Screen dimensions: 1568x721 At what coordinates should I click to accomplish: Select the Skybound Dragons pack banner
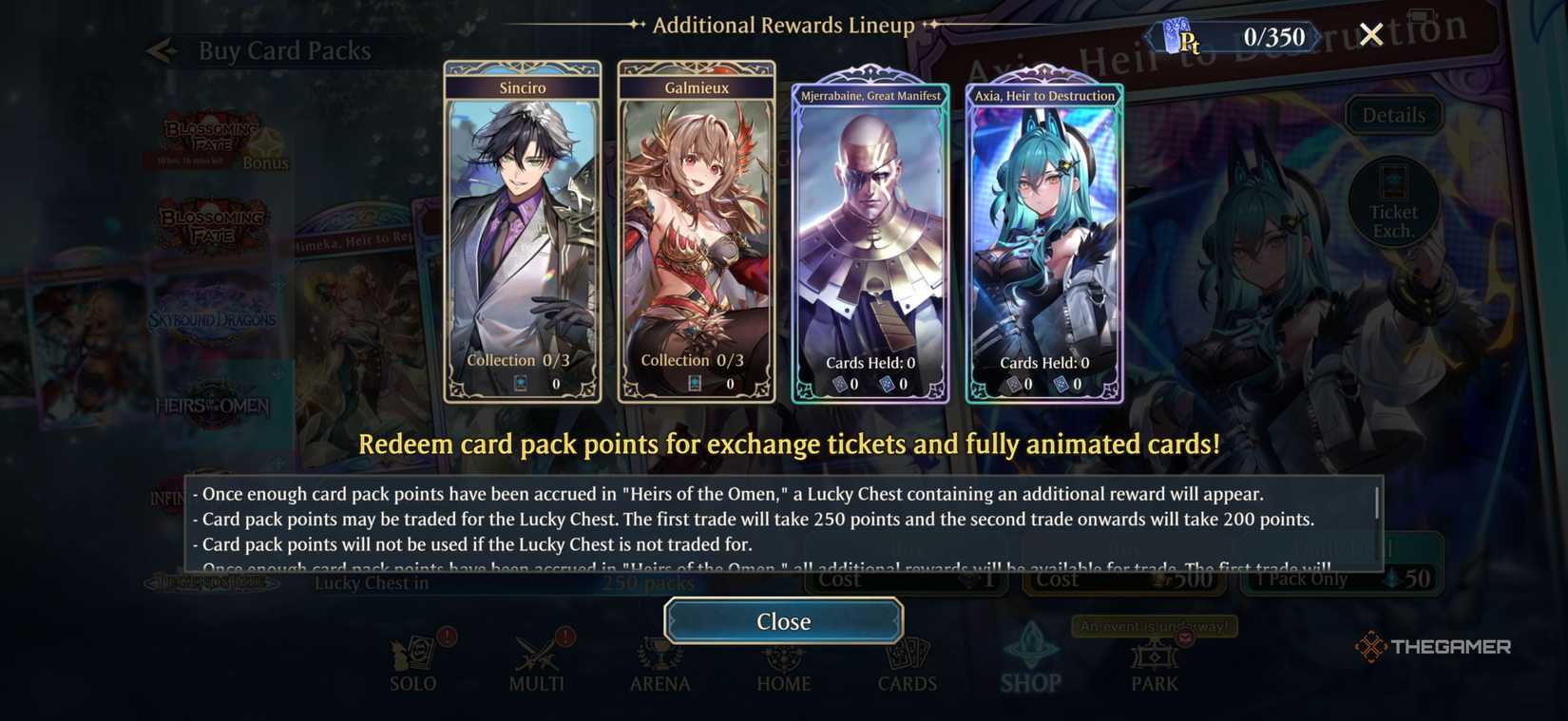pyautogui.click(x=214, y=320)
